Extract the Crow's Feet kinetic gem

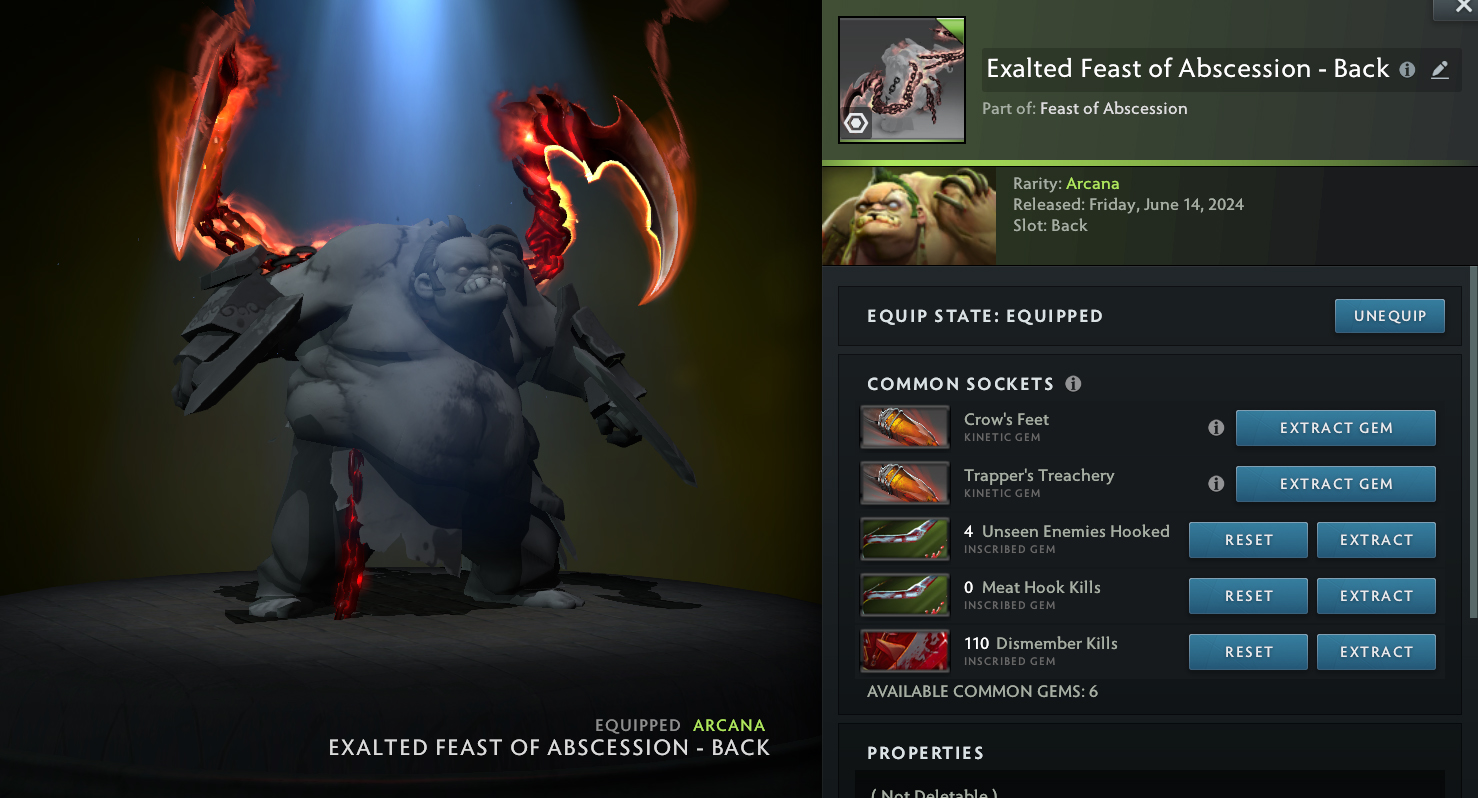click(x=1335, y=428)
